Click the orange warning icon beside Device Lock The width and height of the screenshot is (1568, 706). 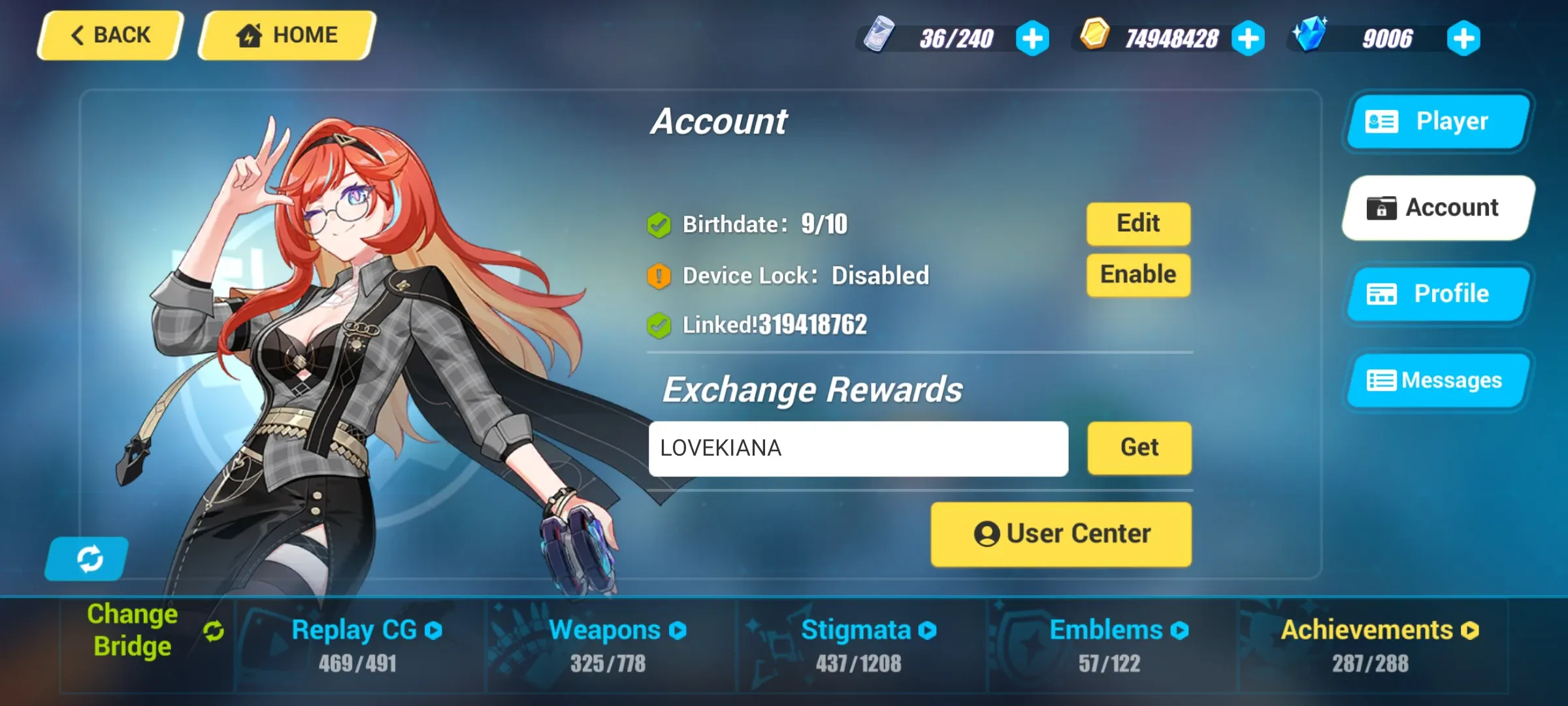point(659,275)
